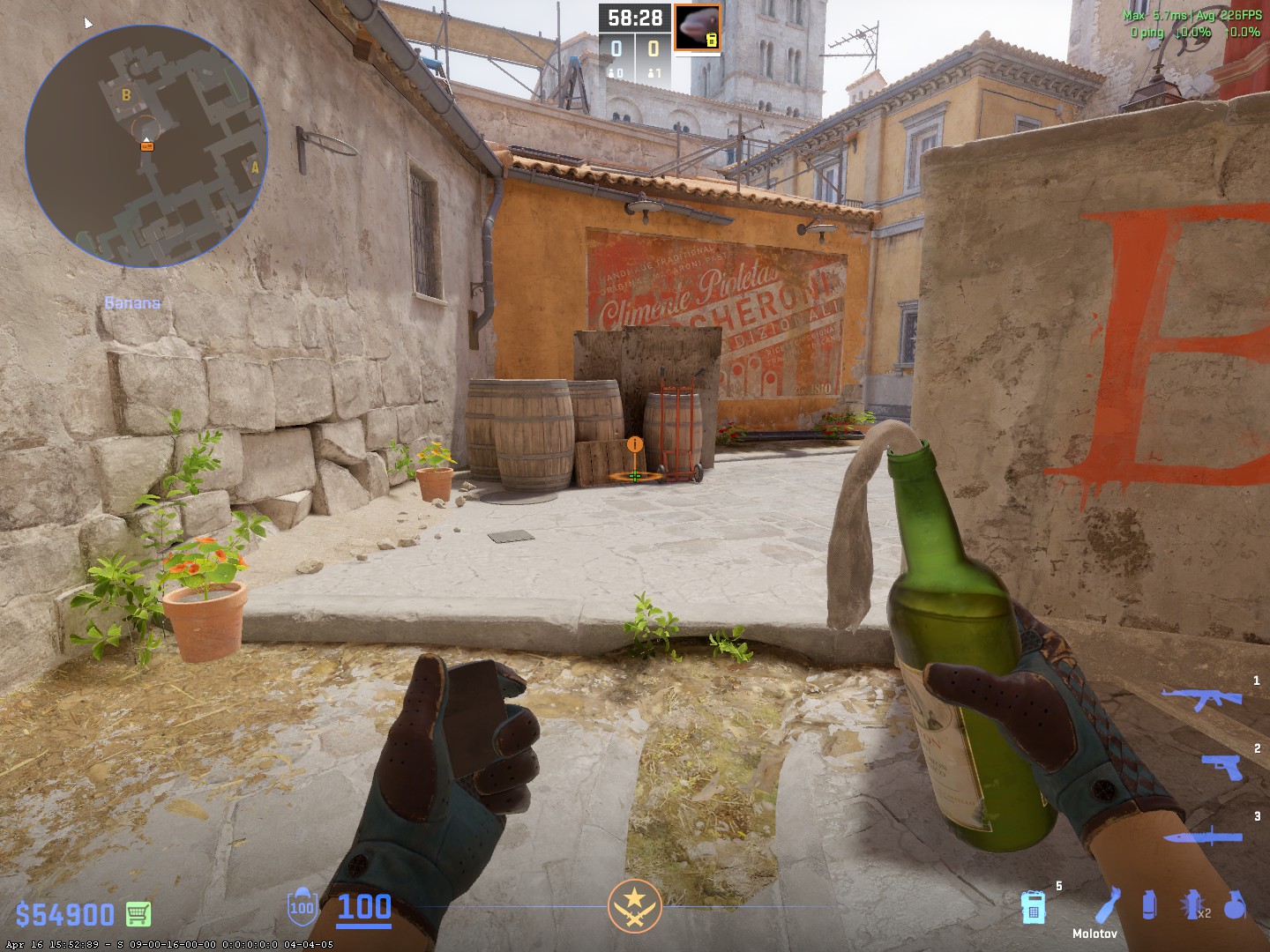Switch to the pistol slot

(1222, 765)
